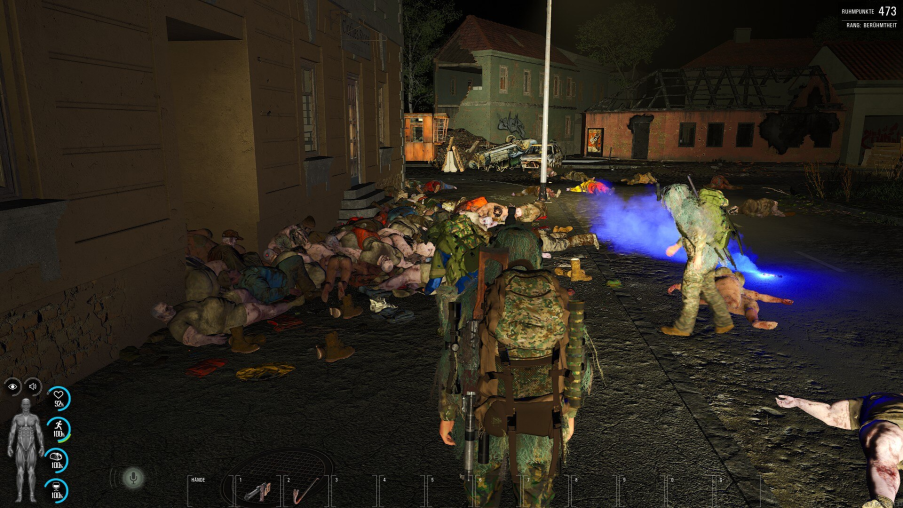Select the red-handled tool in hotbar slot 2
The width and height of the screenshot is (903, 508).
coord(305,490)
